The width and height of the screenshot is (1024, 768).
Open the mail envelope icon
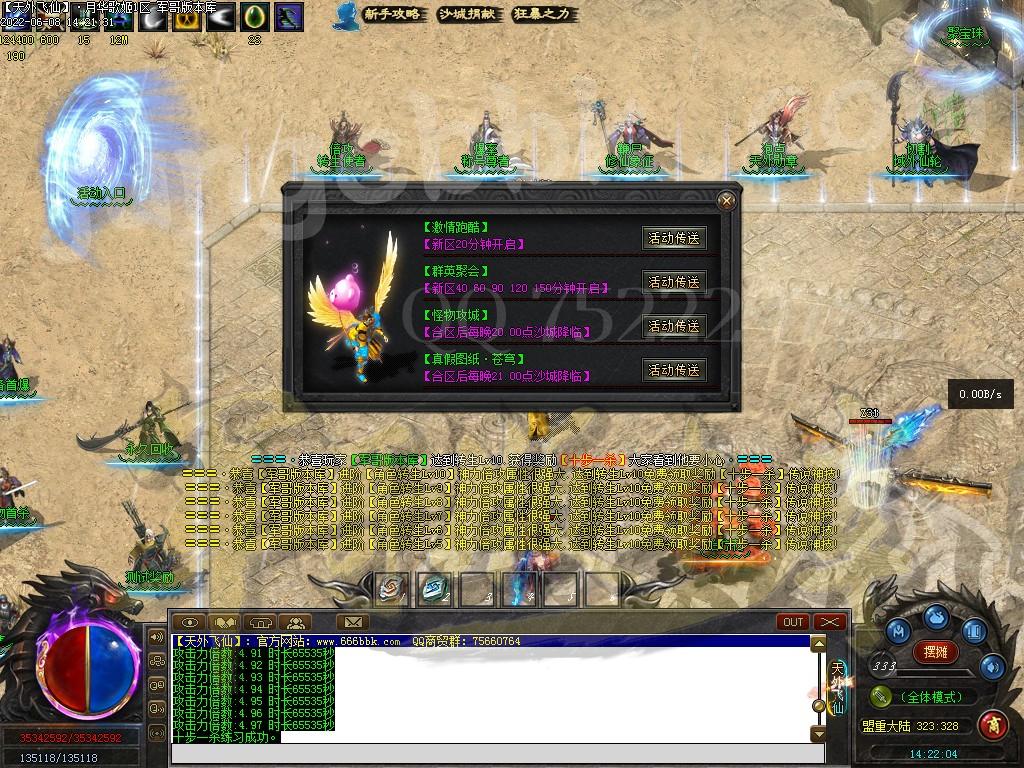351,623
